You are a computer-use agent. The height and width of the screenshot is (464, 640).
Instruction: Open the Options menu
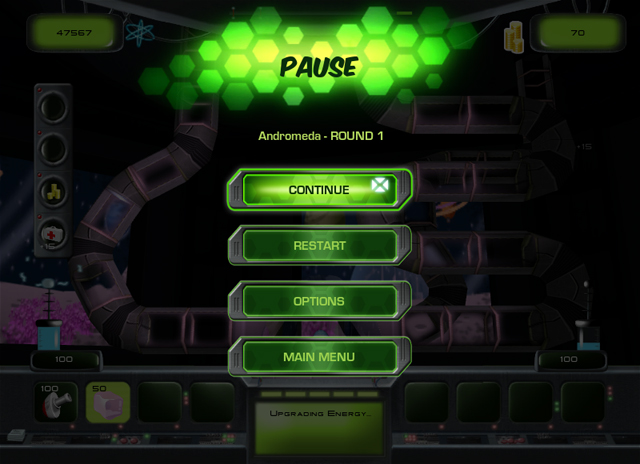click(319, 301)
